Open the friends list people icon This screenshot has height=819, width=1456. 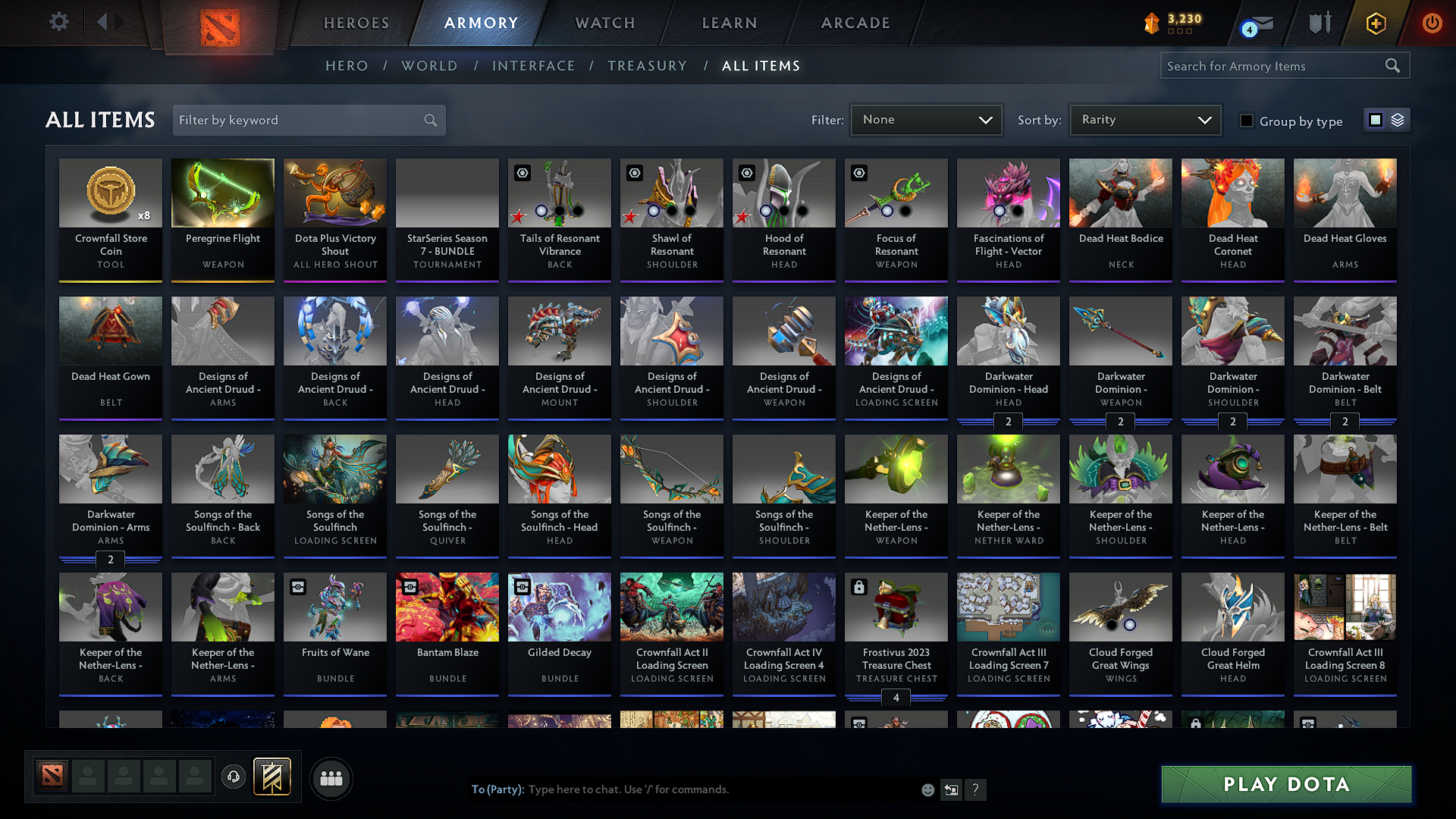tap(332, 778)
